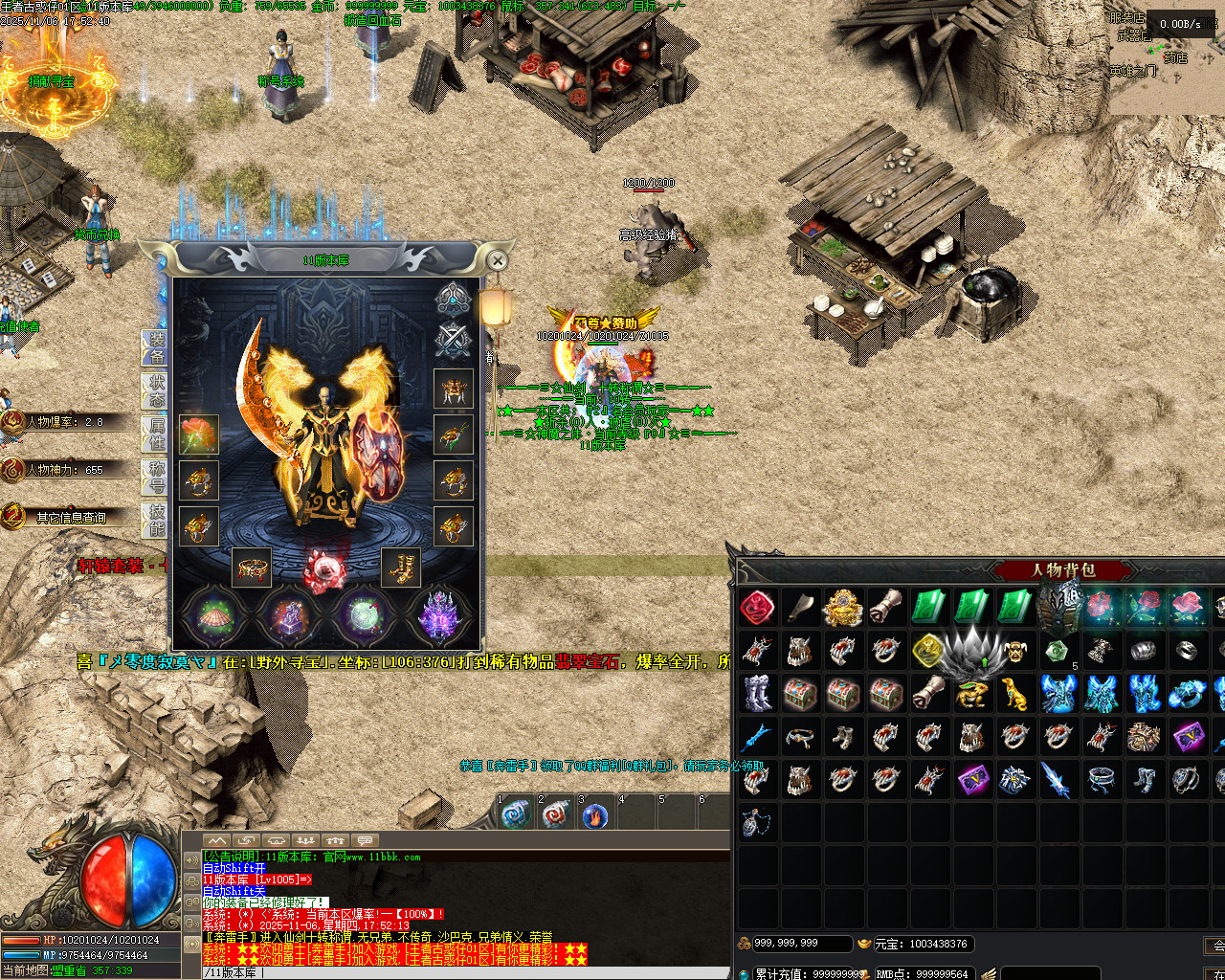1225x980 pixels.
Task: Click the equipped golden belt slot
Action: click(x=253, y=568)
